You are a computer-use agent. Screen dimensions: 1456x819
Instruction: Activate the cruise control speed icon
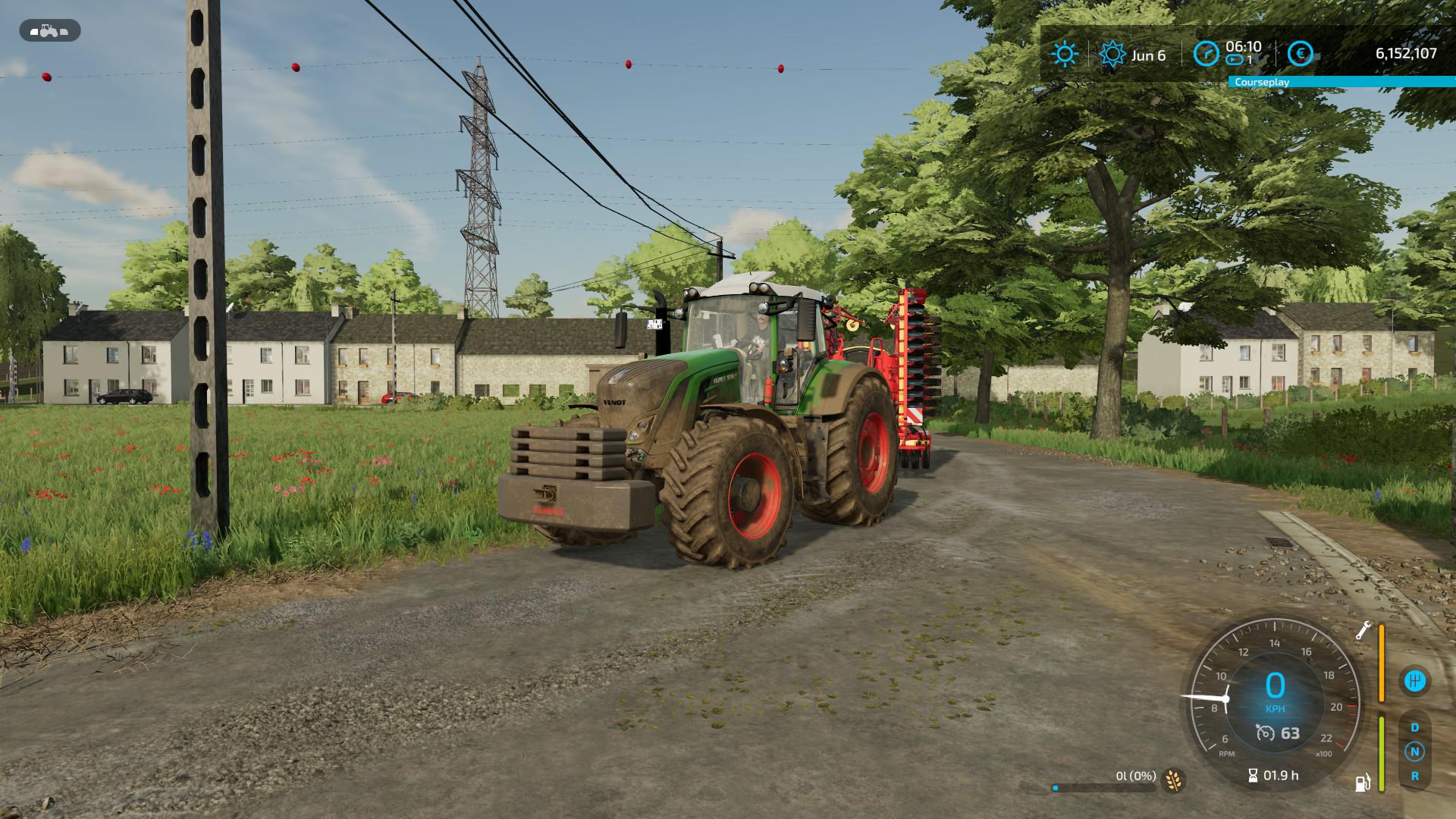point(1265,733)
